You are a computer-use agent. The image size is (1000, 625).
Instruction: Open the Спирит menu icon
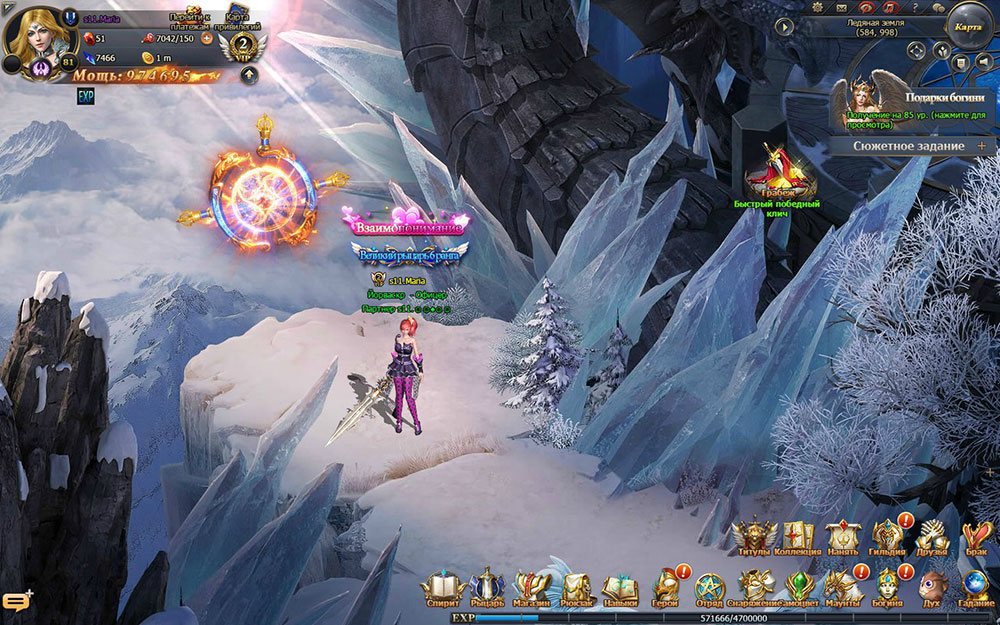[442, 586]
